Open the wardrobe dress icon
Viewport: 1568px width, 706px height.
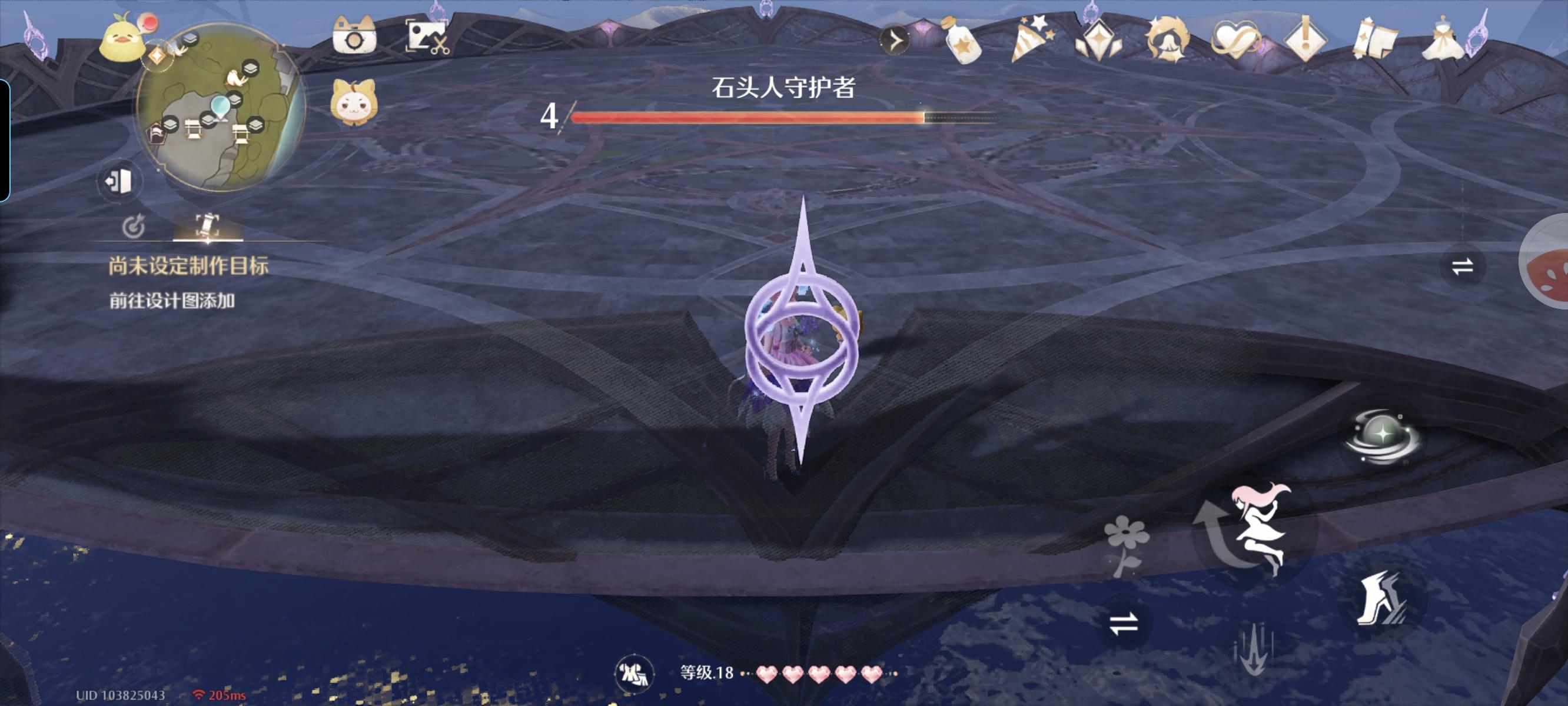coord(1444,39)
